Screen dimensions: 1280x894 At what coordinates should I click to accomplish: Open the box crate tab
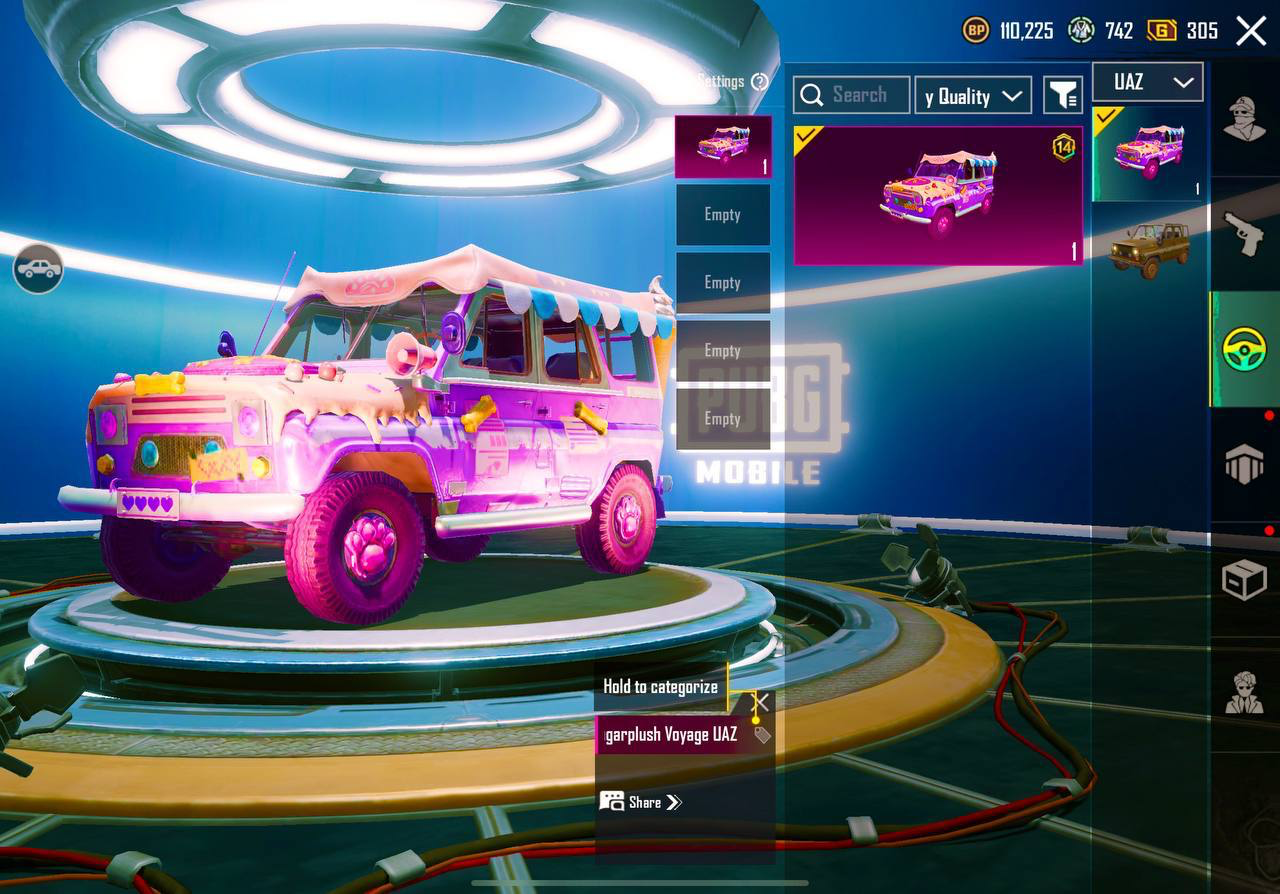click(x=1245, y=580)
